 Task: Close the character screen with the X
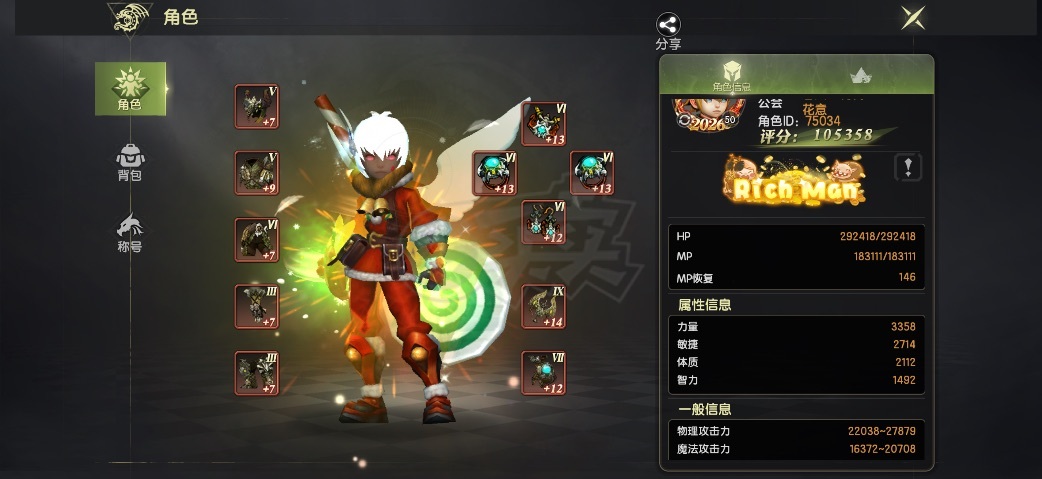point(913,17)
